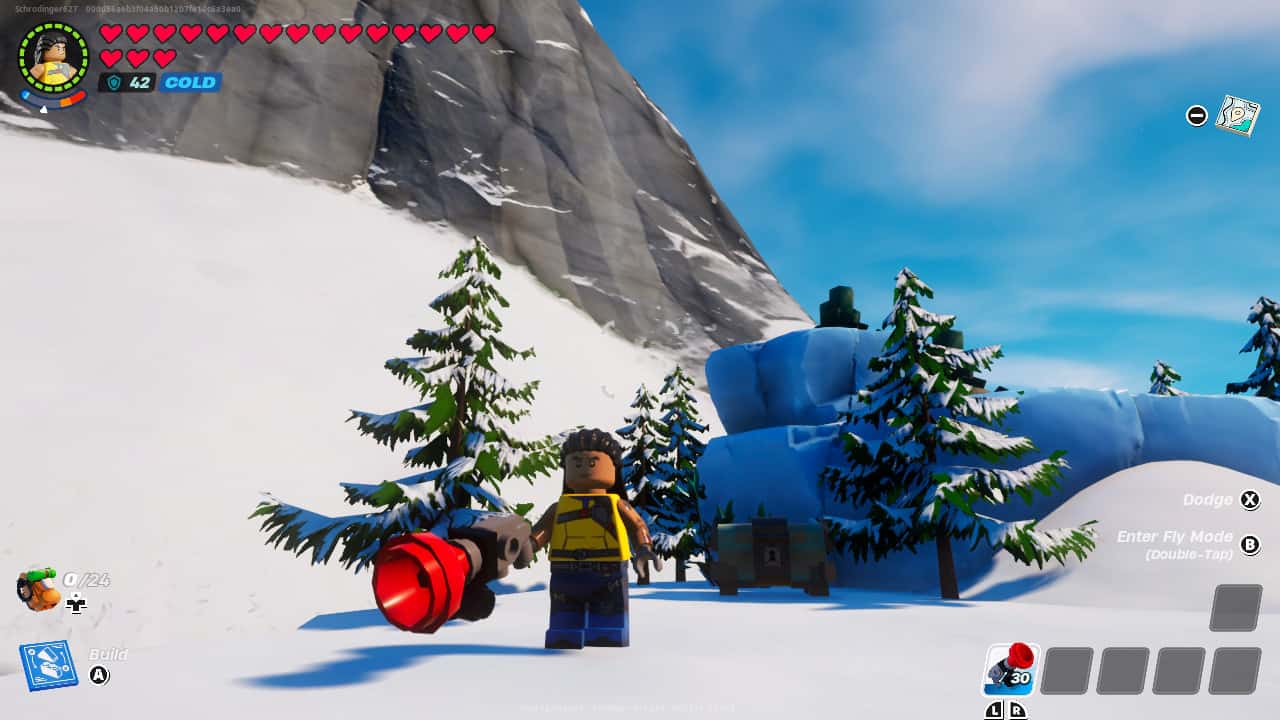Select the first empty hotbar slot
The width and height of the screenshot is (1280, 720).
click(1065, 670)
